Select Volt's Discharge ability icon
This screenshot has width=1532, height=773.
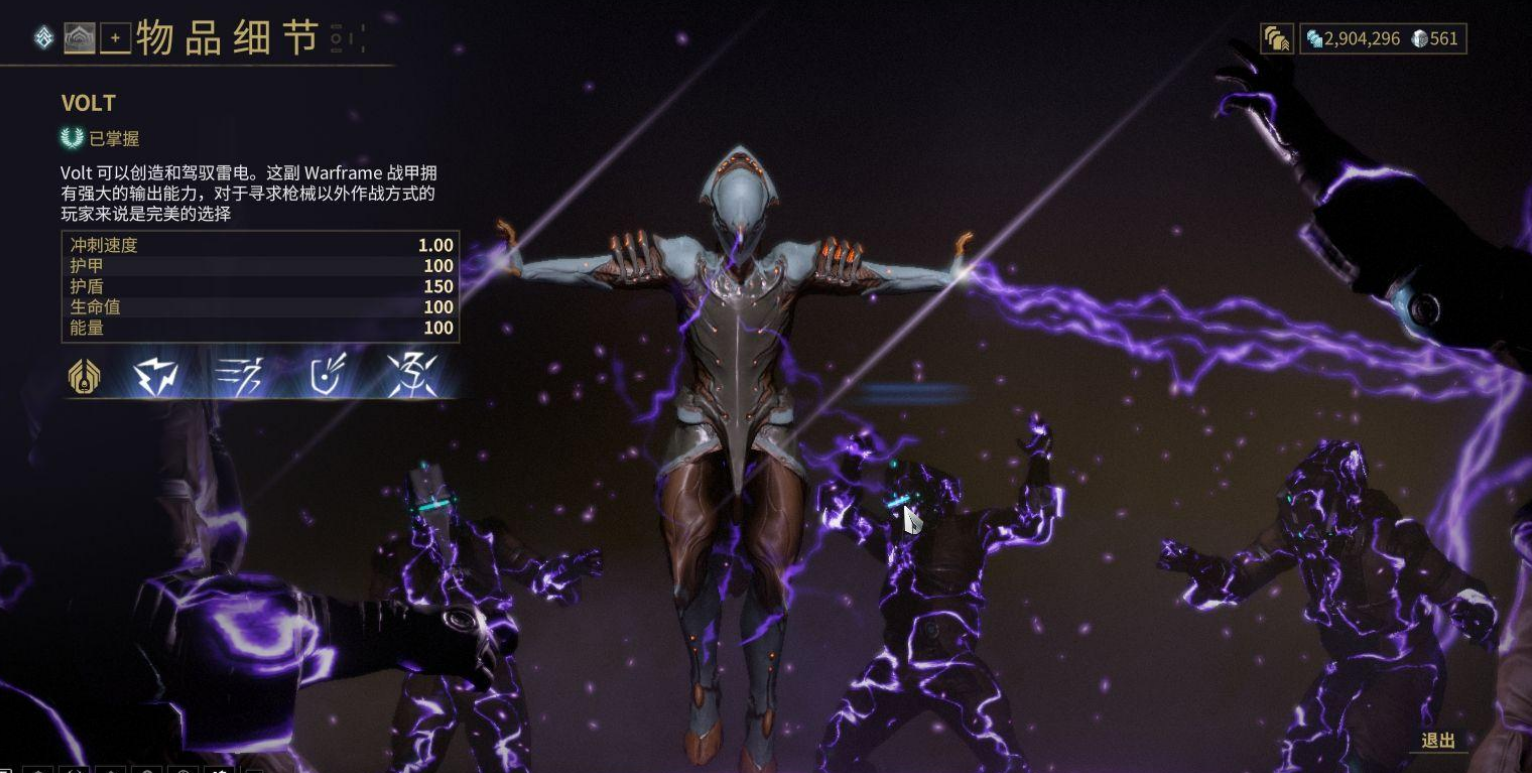[x=411, y=377]
